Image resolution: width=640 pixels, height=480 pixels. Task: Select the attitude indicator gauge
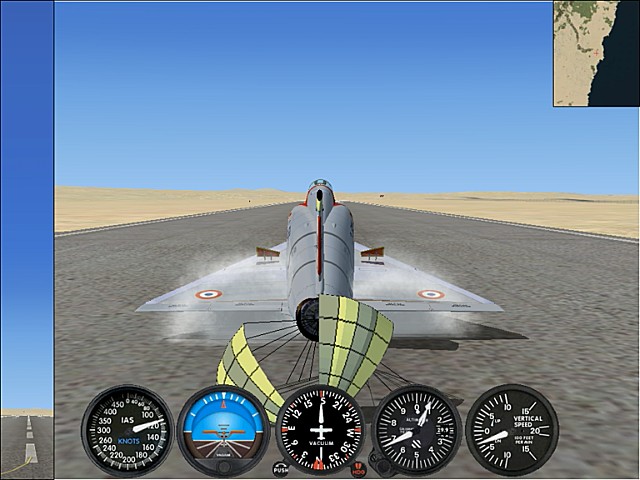223,430
